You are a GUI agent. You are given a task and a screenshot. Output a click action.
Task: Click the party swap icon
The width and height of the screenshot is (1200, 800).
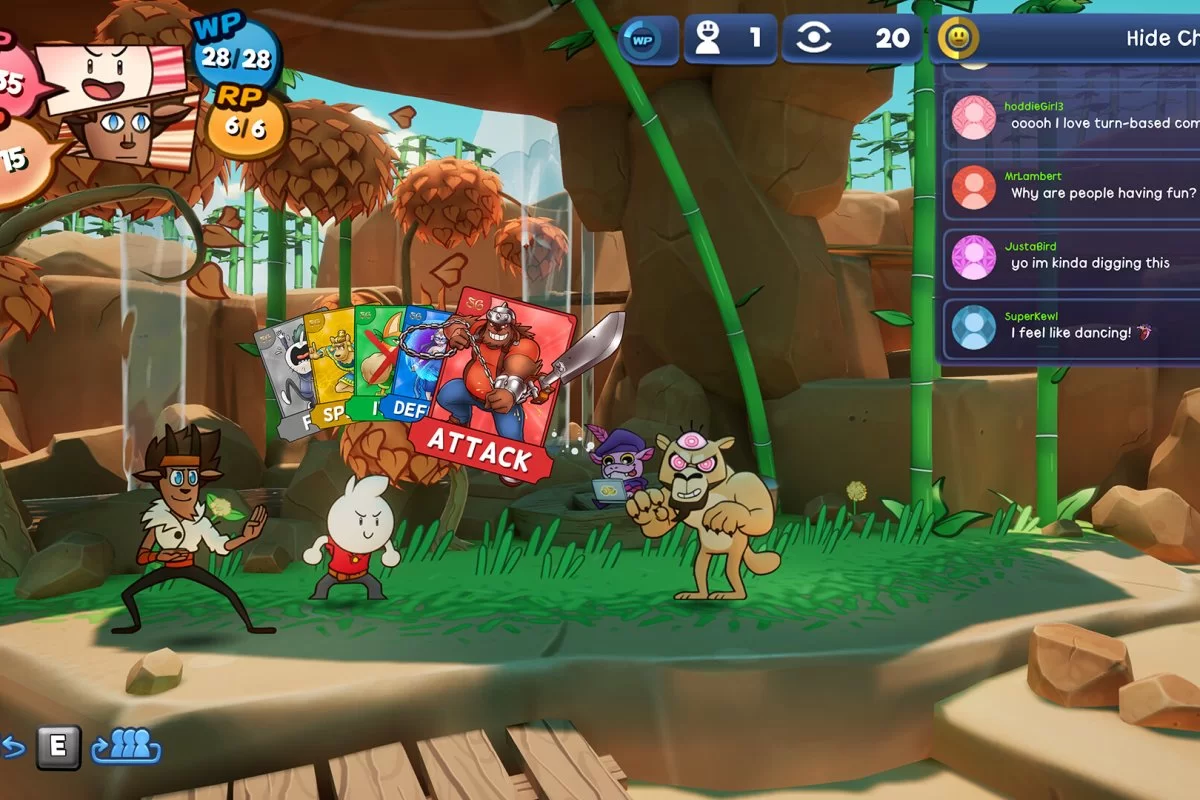coord(128,745)
